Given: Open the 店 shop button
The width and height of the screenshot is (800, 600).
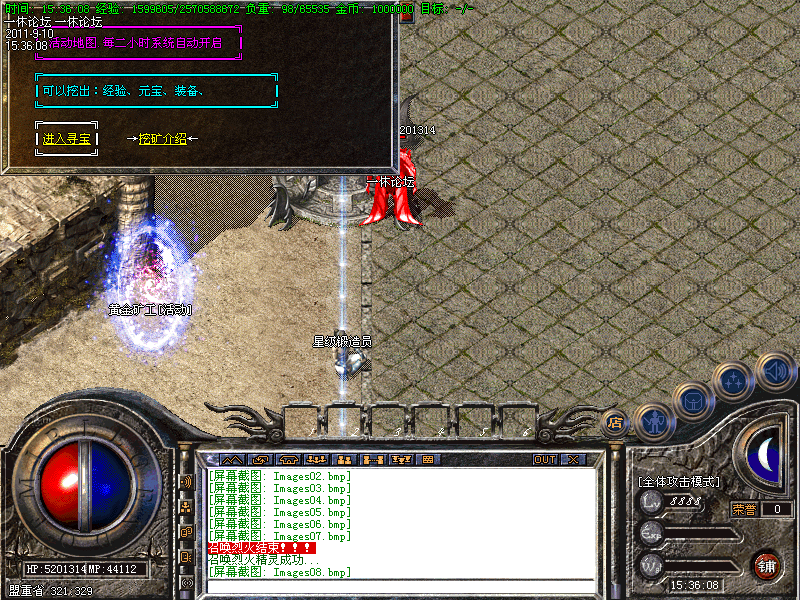Looking at the screenshot, I should [616, 424].
